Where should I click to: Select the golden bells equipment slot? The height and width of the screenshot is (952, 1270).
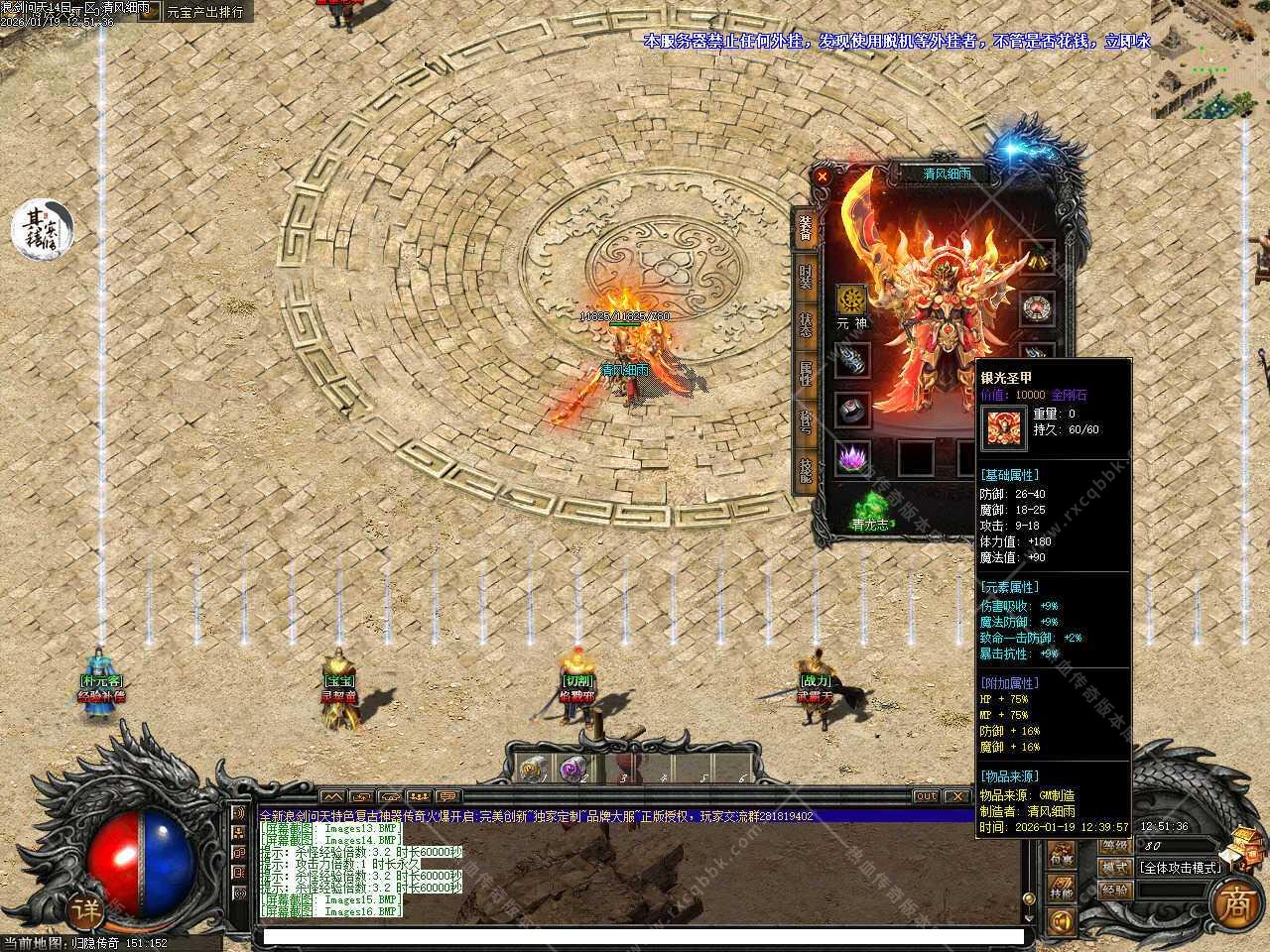pyautogui.click(x=1038, y=260)
